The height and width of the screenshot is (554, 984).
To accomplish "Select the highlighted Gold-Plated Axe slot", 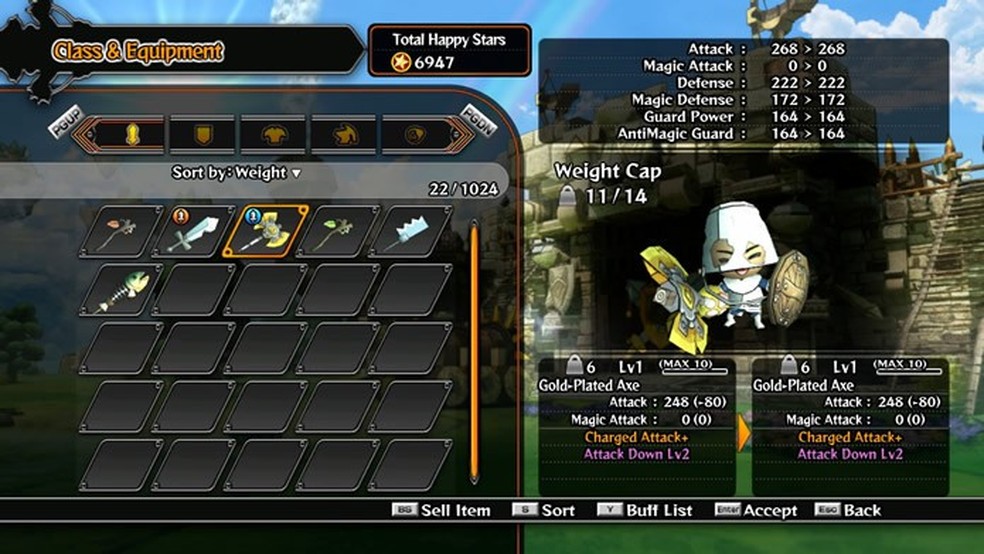I will coord(265,232).
